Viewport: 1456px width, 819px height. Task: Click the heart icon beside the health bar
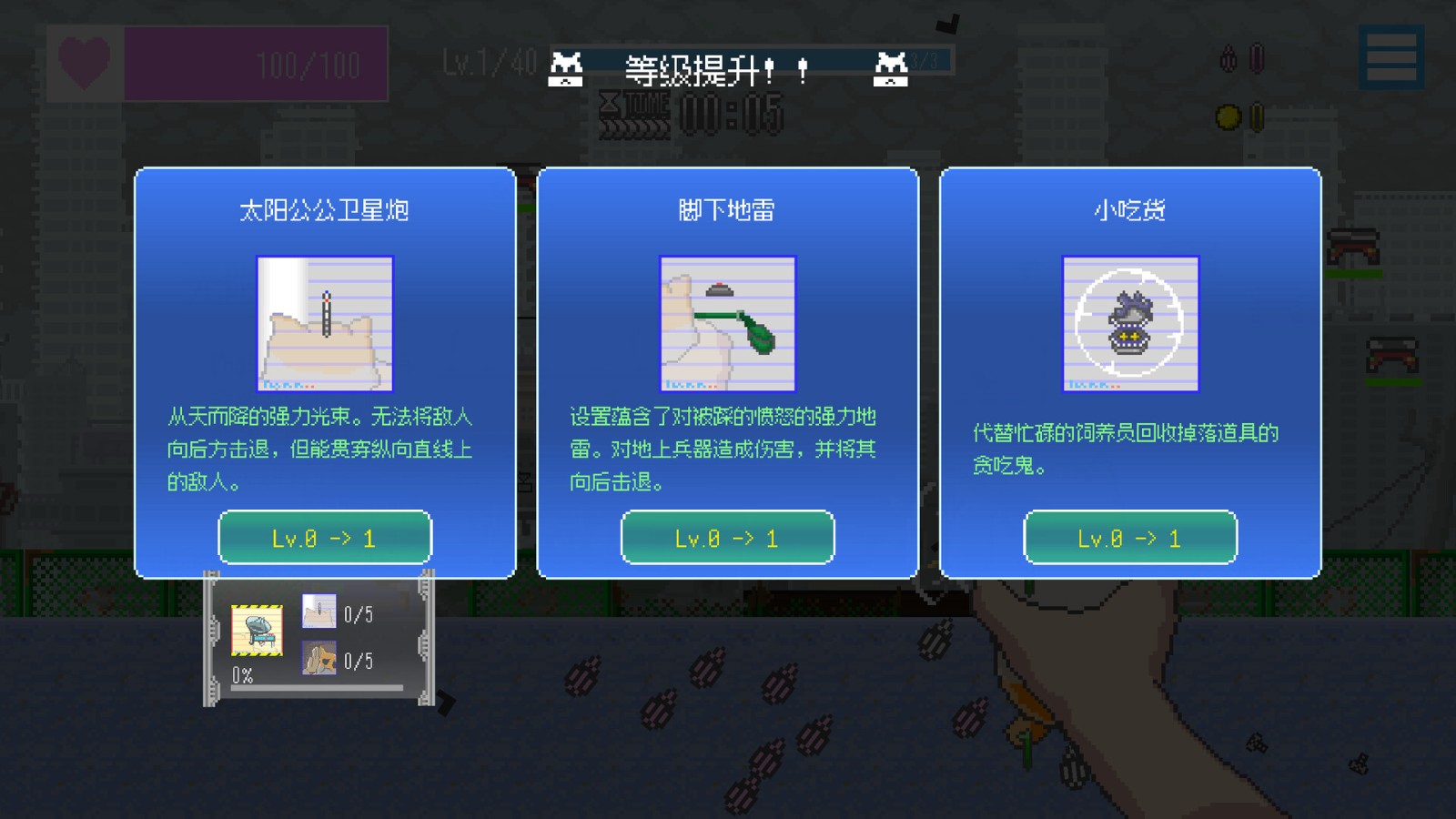pos(84,64)
